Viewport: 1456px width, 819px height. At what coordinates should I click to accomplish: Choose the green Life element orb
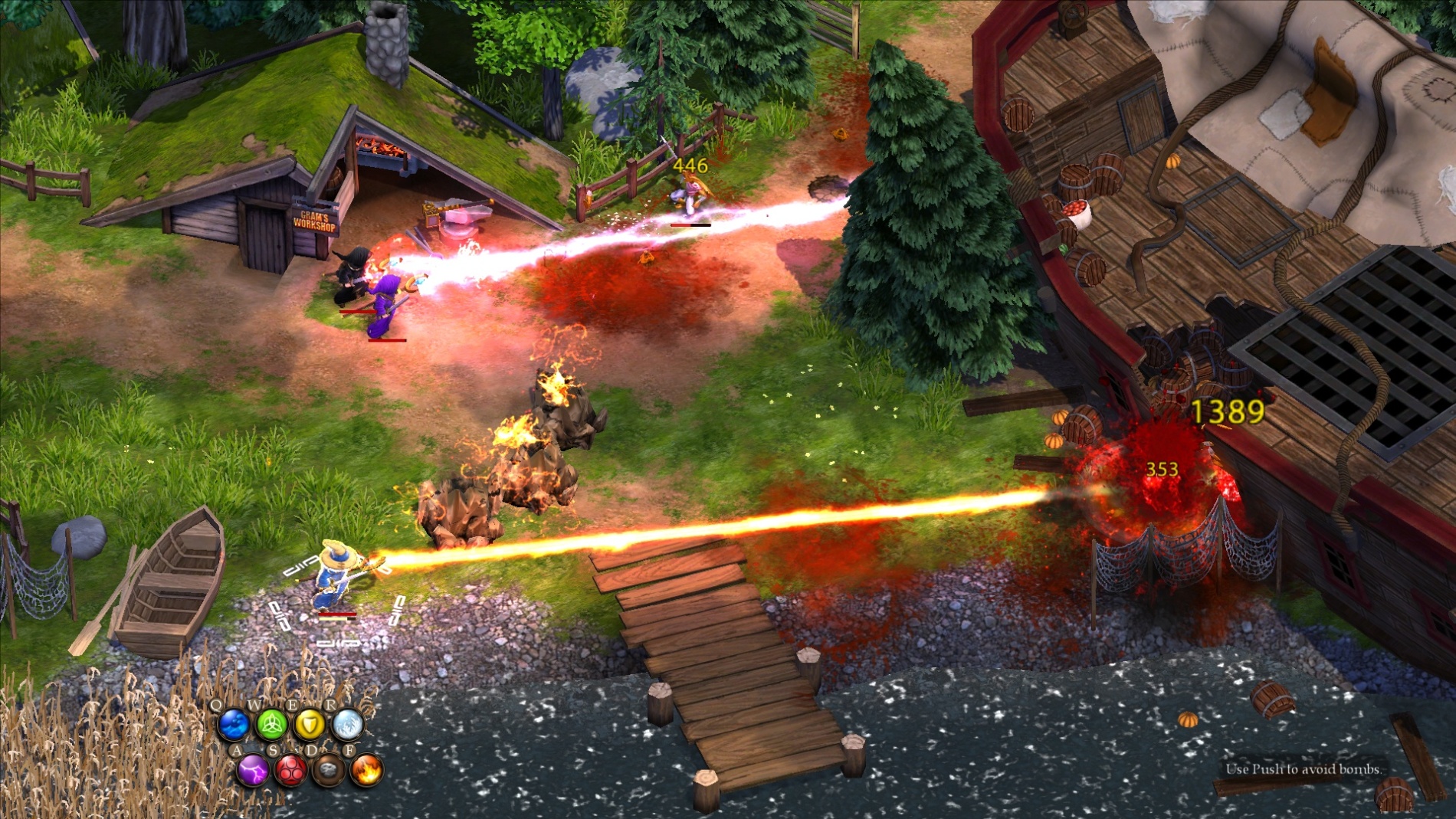pyautogui.click(x=271, y=724)
